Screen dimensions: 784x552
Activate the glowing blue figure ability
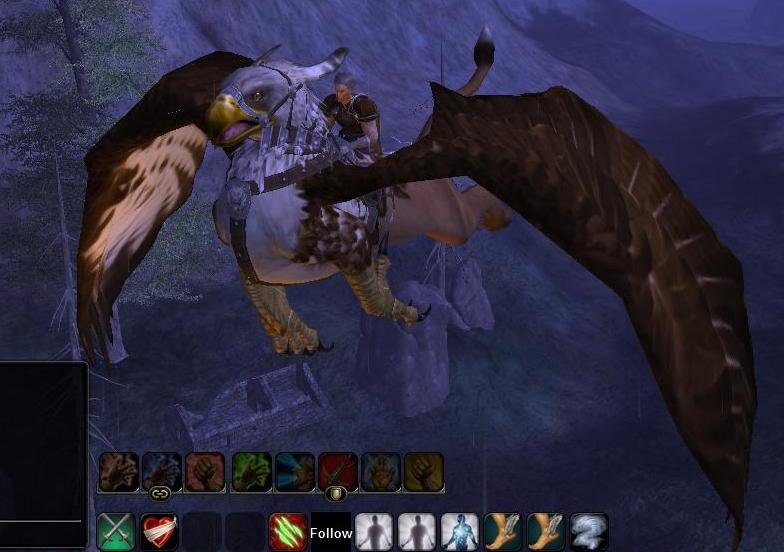pos(460,532)
